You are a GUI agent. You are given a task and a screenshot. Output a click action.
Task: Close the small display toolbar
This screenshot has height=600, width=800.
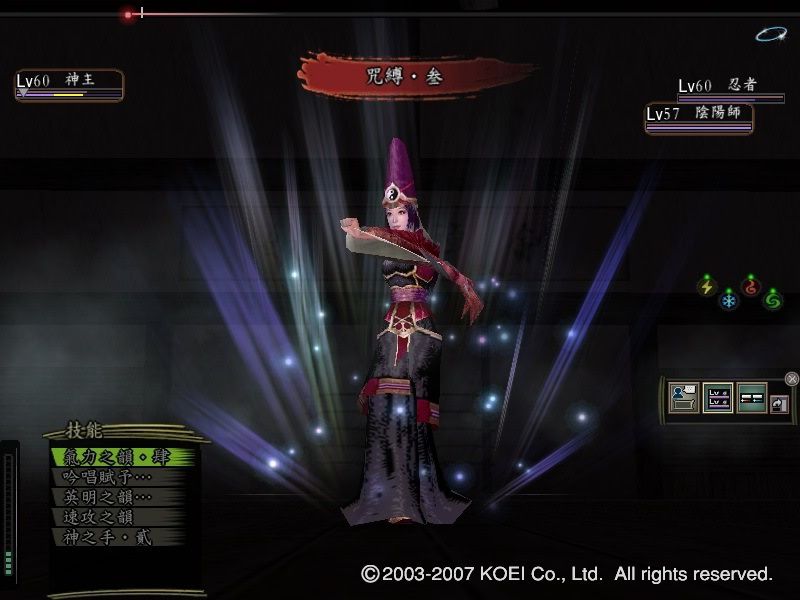(792, 378)
